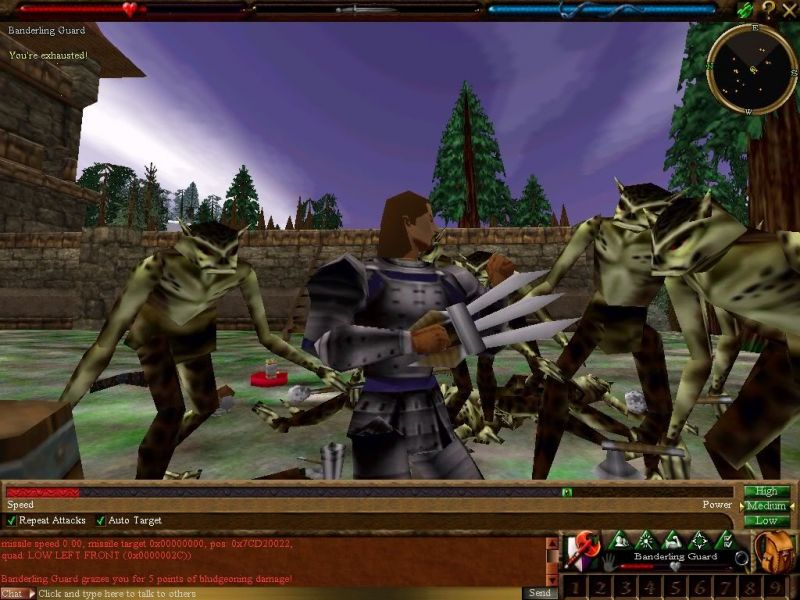The height and width of the screenshot is (600, 800).
Task: Close the game with the X button
Action: click(x=788, y=9)
